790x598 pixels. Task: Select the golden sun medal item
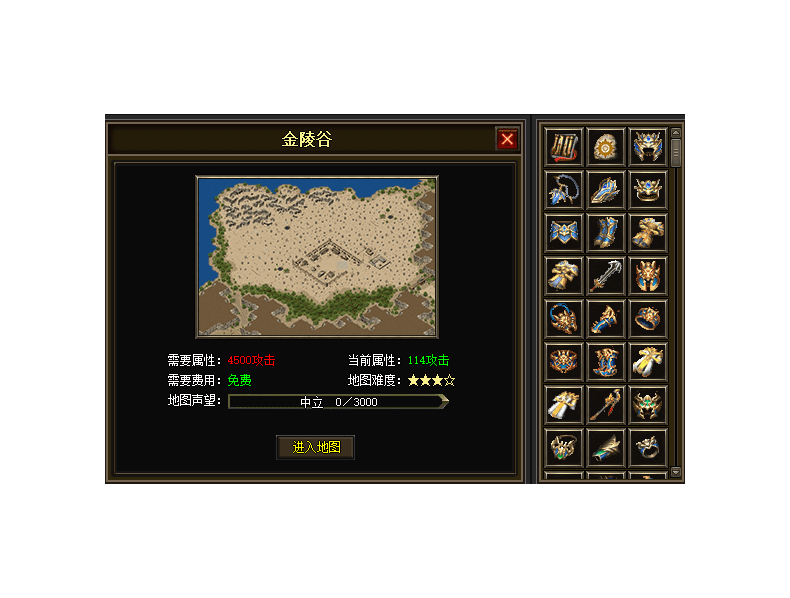pyautogui.click(x=606, y=147)
